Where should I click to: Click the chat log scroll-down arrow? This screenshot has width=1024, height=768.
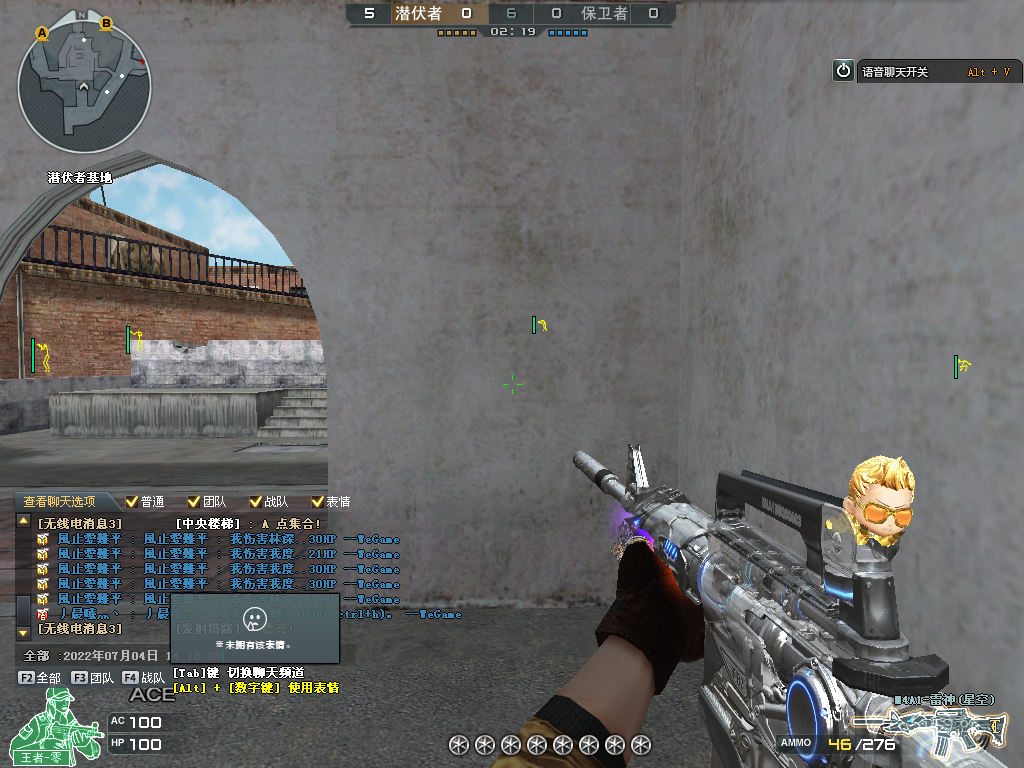[x=23, y=632]
